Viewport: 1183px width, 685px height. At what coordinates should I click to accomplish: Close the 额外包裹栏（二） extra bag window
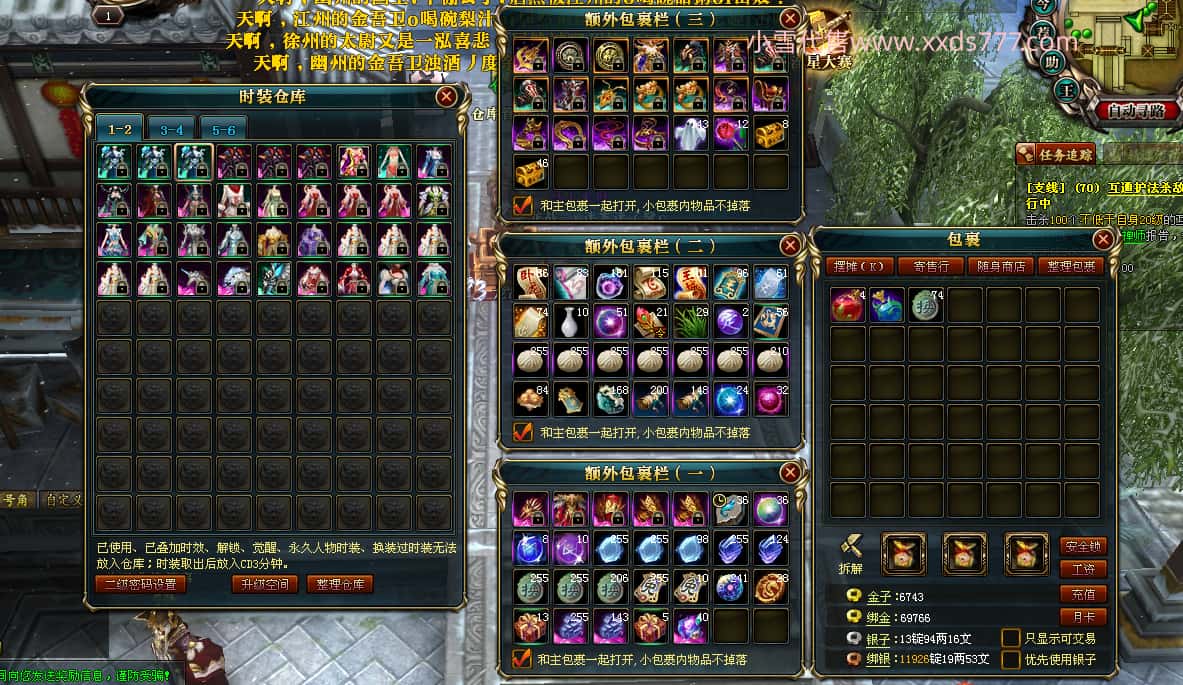(x=790, y=245)
